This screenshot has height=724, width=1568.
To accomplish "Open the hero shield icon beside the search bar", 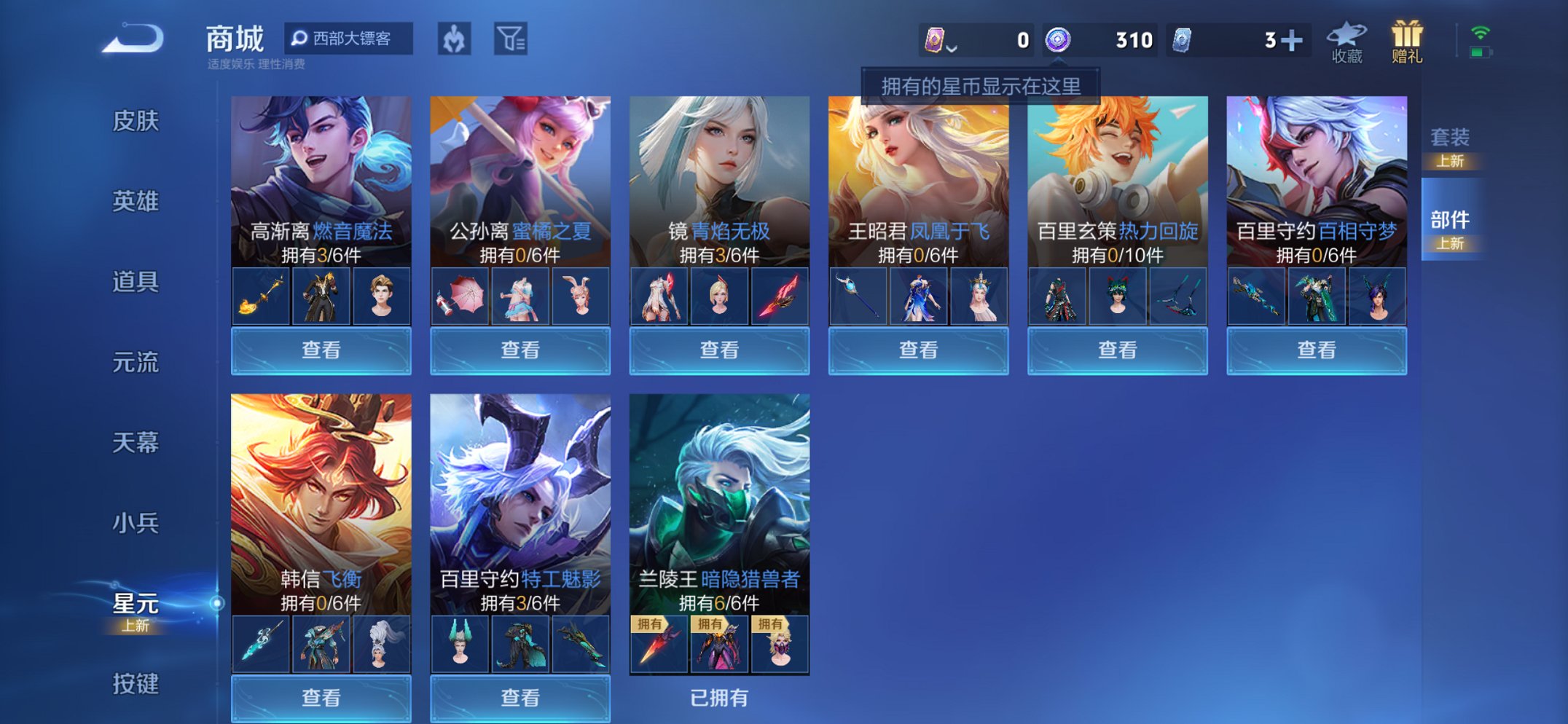I will pyautogui.click(x=453, y=40).
